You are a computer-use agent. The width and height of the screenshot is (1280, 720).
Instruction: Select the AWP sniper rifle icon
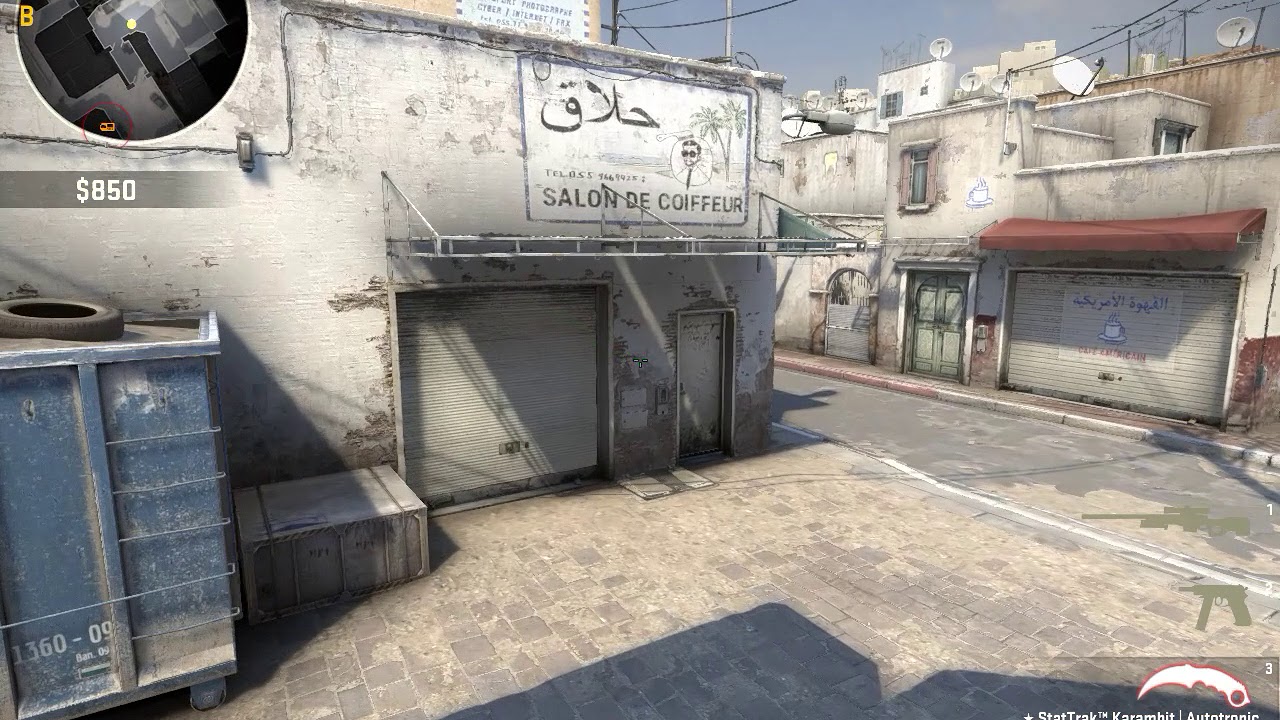[x=1193, y=520]
